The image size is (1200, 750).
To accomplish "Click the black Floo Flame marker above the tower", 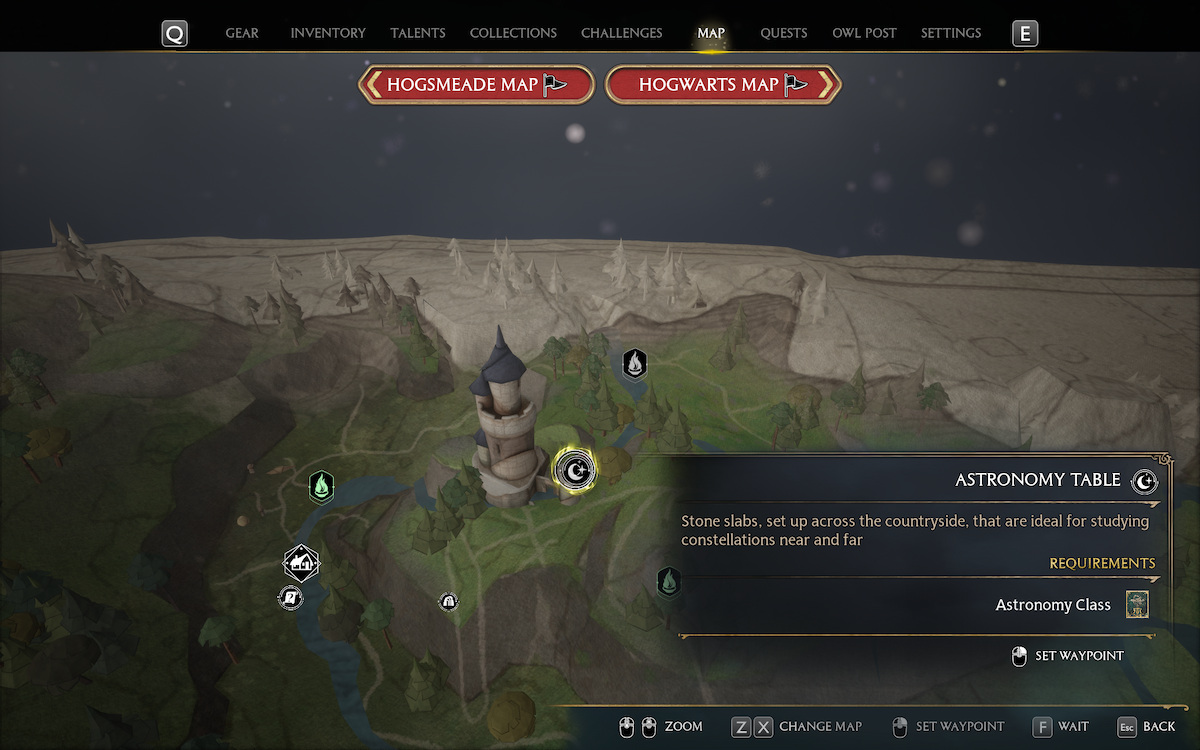I will point(634,364).
